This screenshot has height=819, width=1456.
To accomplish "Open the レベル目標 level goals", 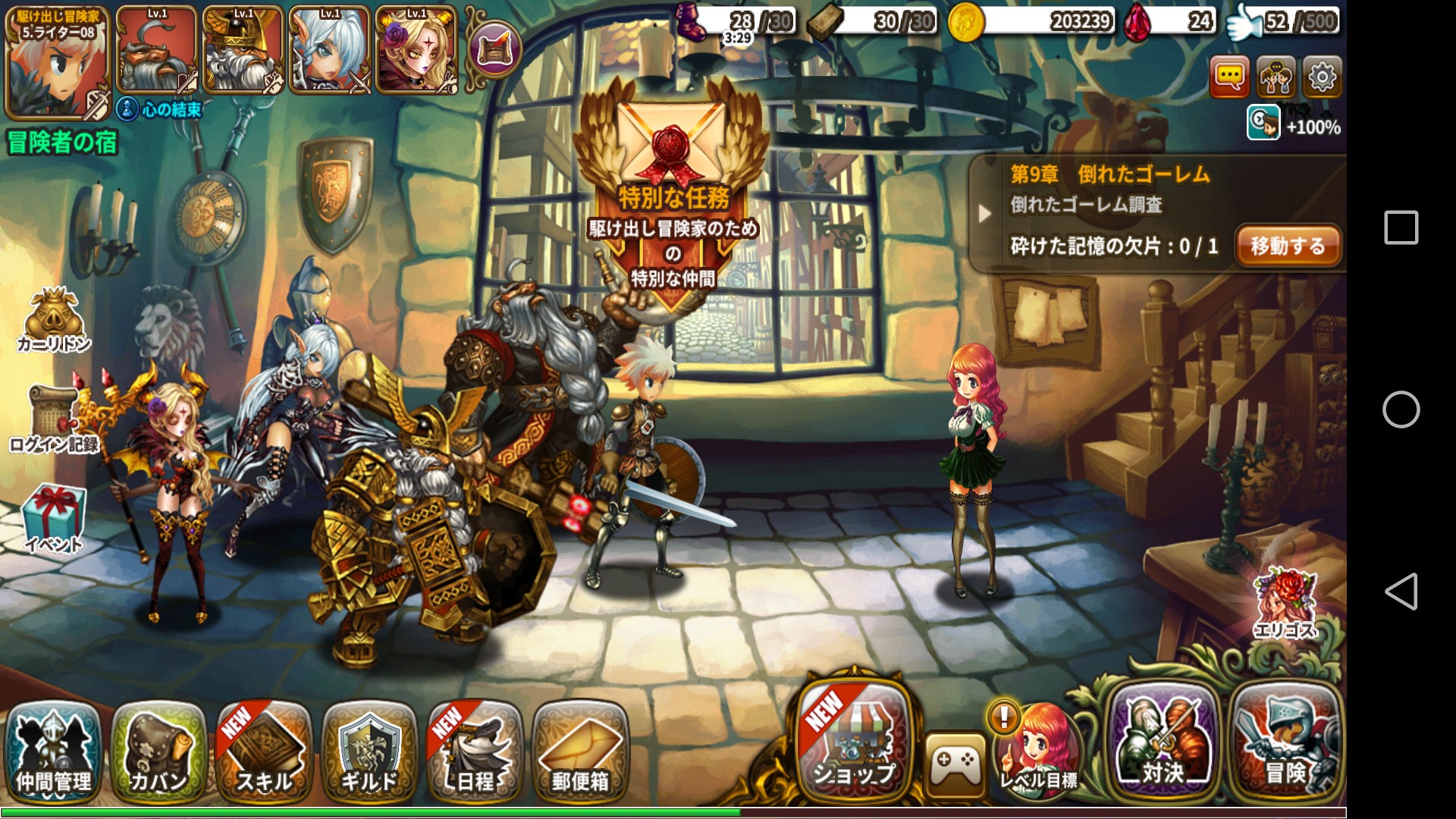I will 1037,751.
